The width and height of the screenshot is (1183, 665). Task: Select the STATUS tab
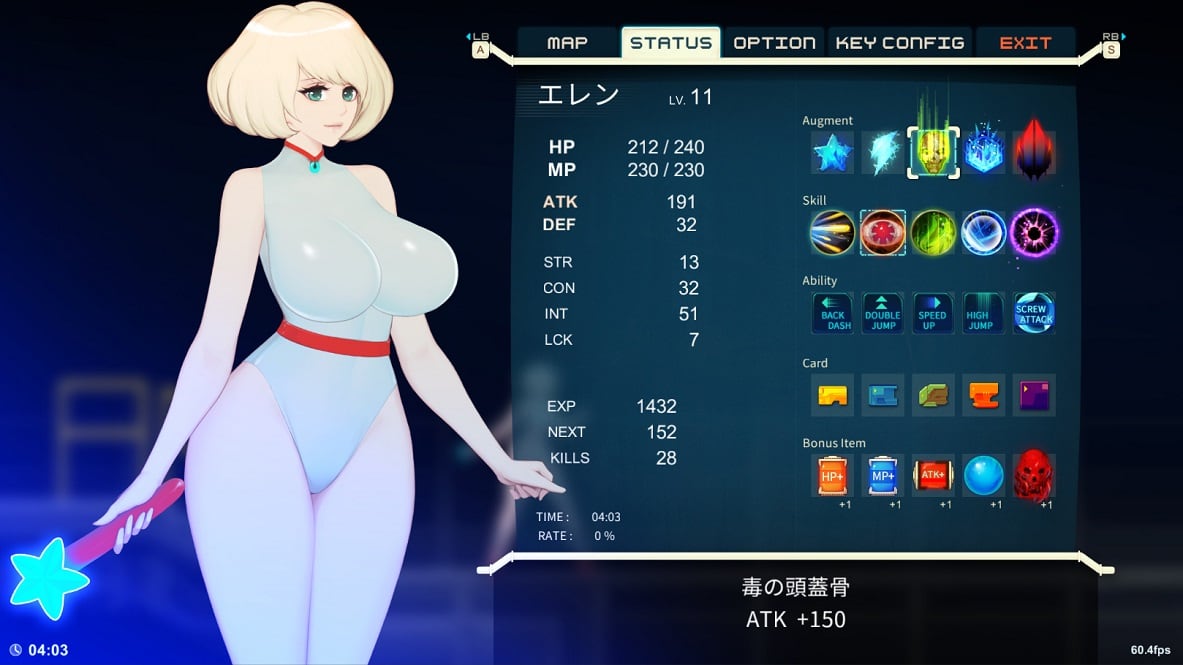coord(671,43)
